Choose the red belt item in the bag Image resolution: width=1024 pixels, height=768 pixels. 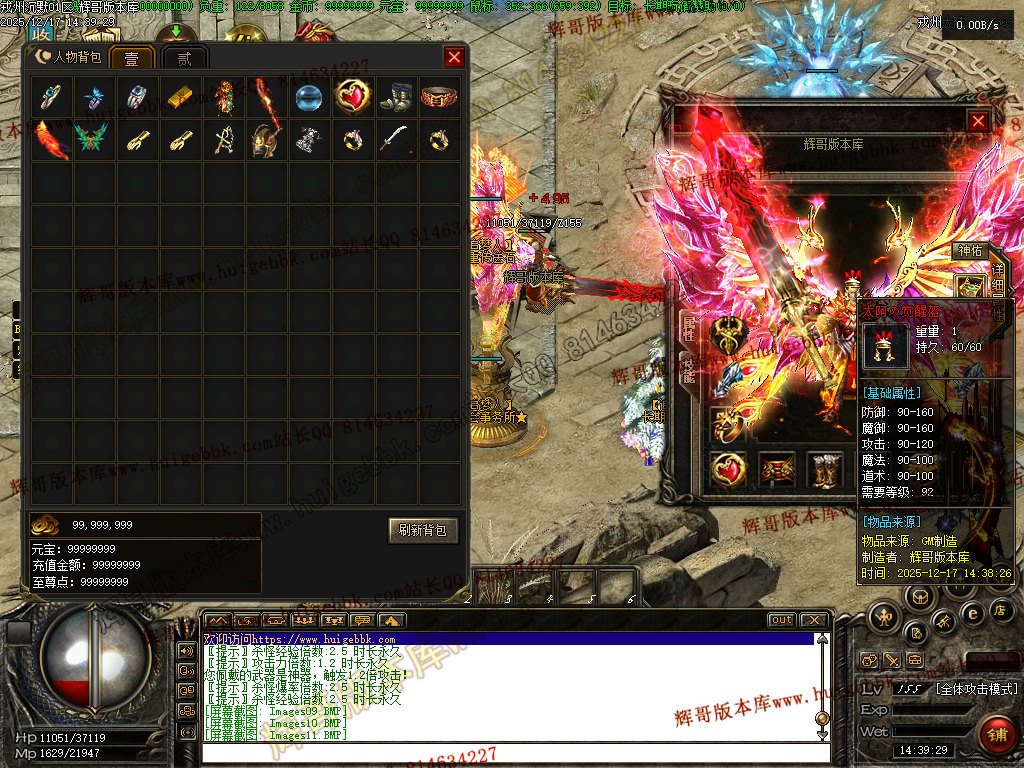coord(439,97)
